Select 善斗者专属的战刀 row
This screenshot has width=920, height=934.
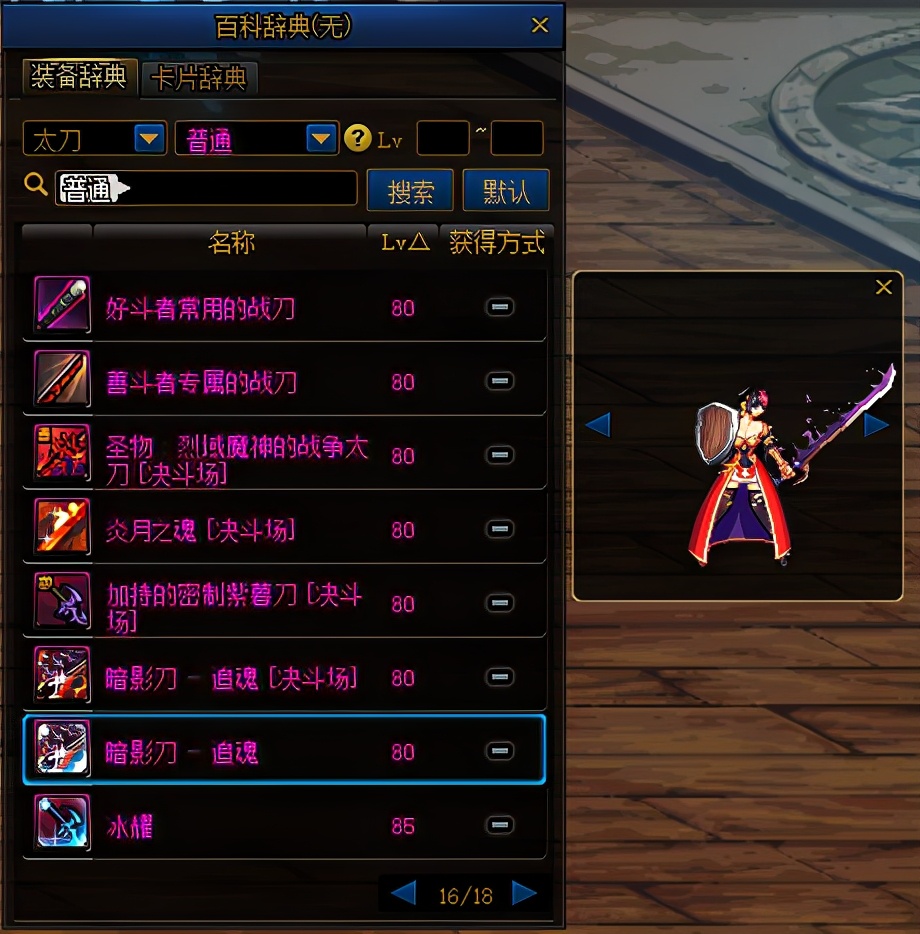[200, 382]
